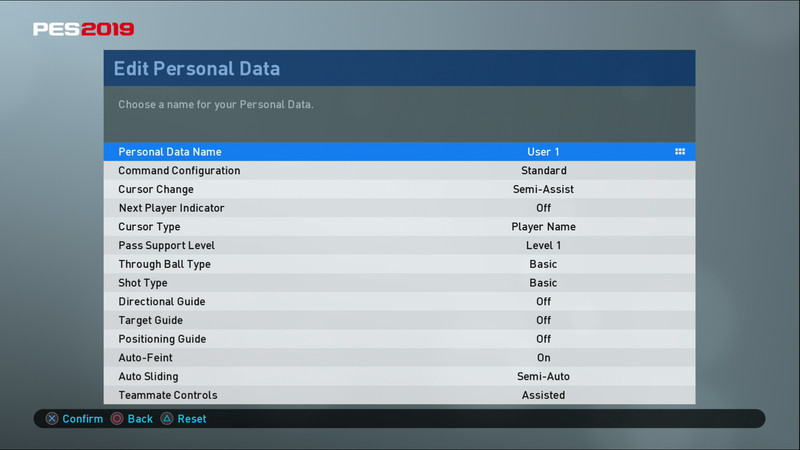
Task: Toggle the Next Player Indicator setting
Action: click(400, 208)
